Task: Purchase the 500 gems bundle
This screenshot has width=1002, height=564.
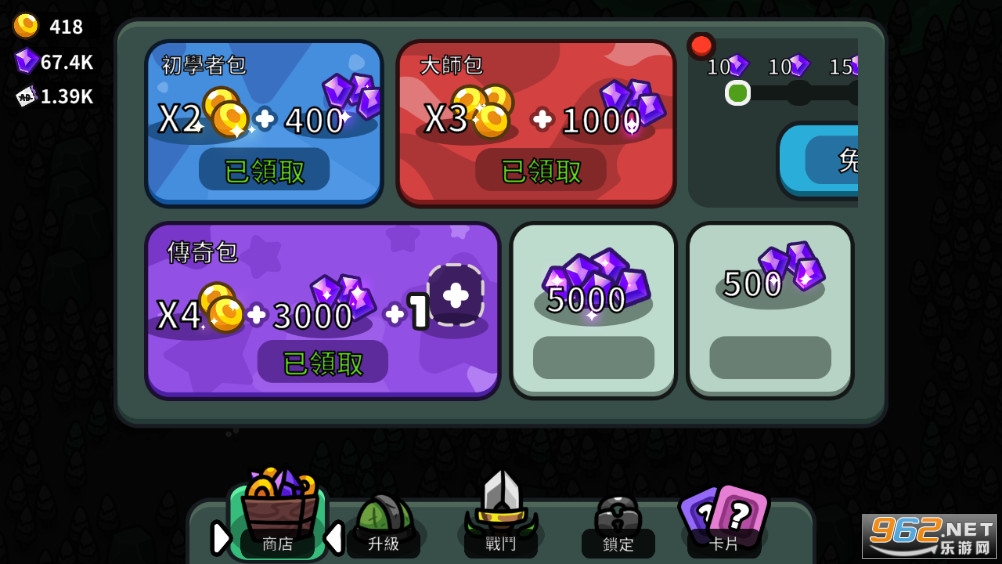Action: (770, 310)
